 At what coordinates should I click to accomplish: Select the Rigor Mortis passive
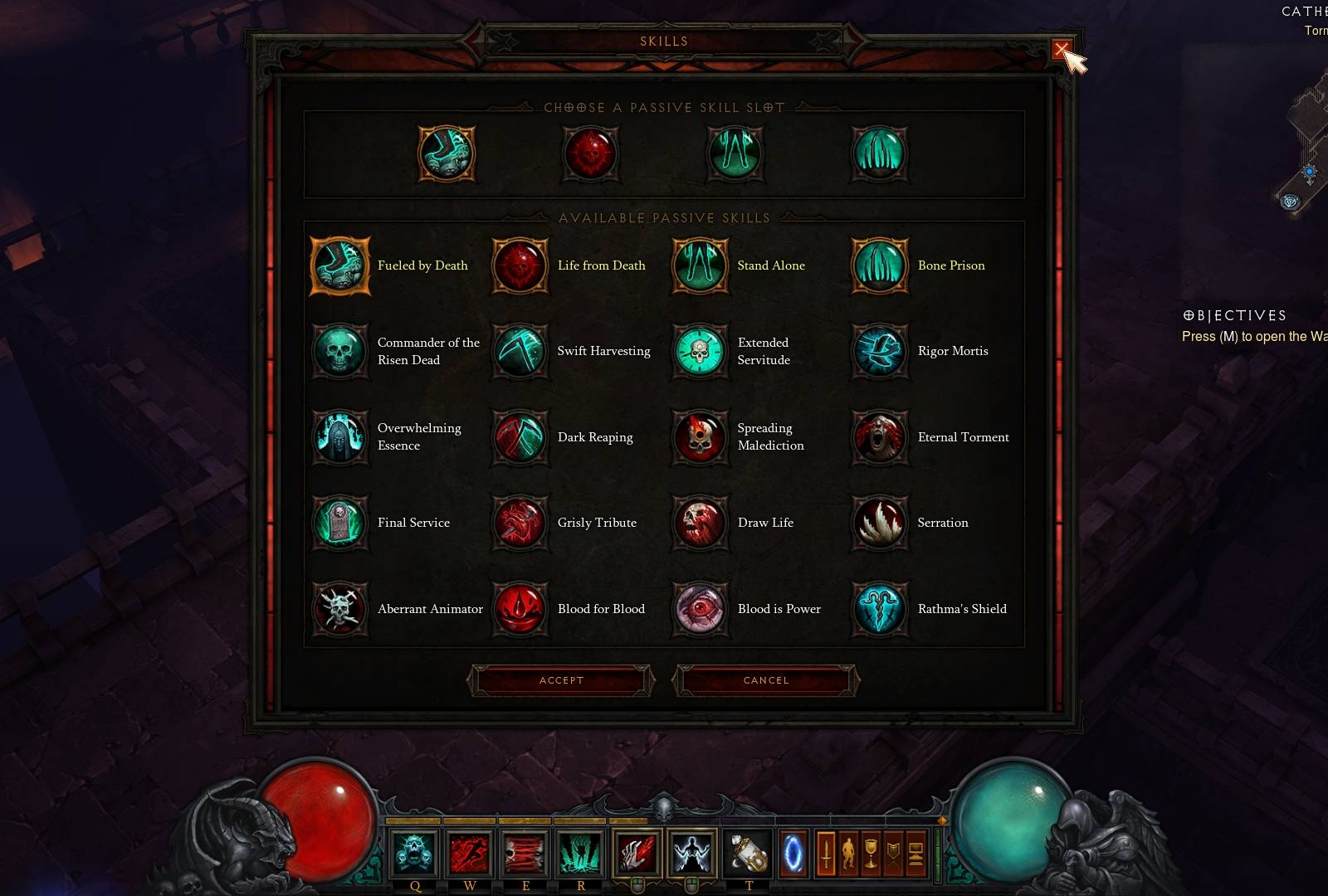[x=879, y=351]
